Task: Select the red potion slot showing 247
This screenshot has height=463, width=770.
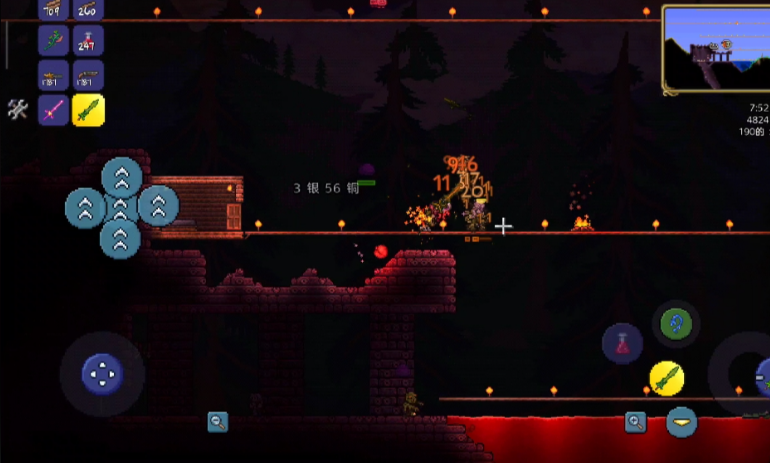Action: pyautogui.click(x=88, y=41)
